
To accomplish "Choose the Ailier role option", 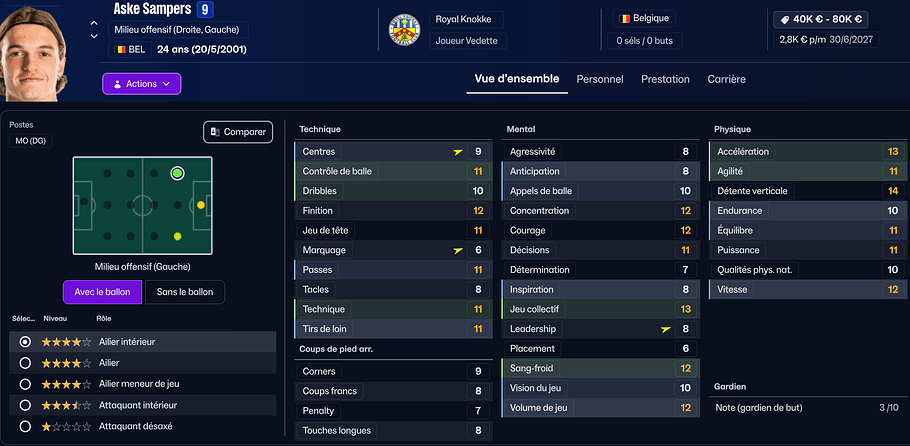I will (x=25, y=363).
